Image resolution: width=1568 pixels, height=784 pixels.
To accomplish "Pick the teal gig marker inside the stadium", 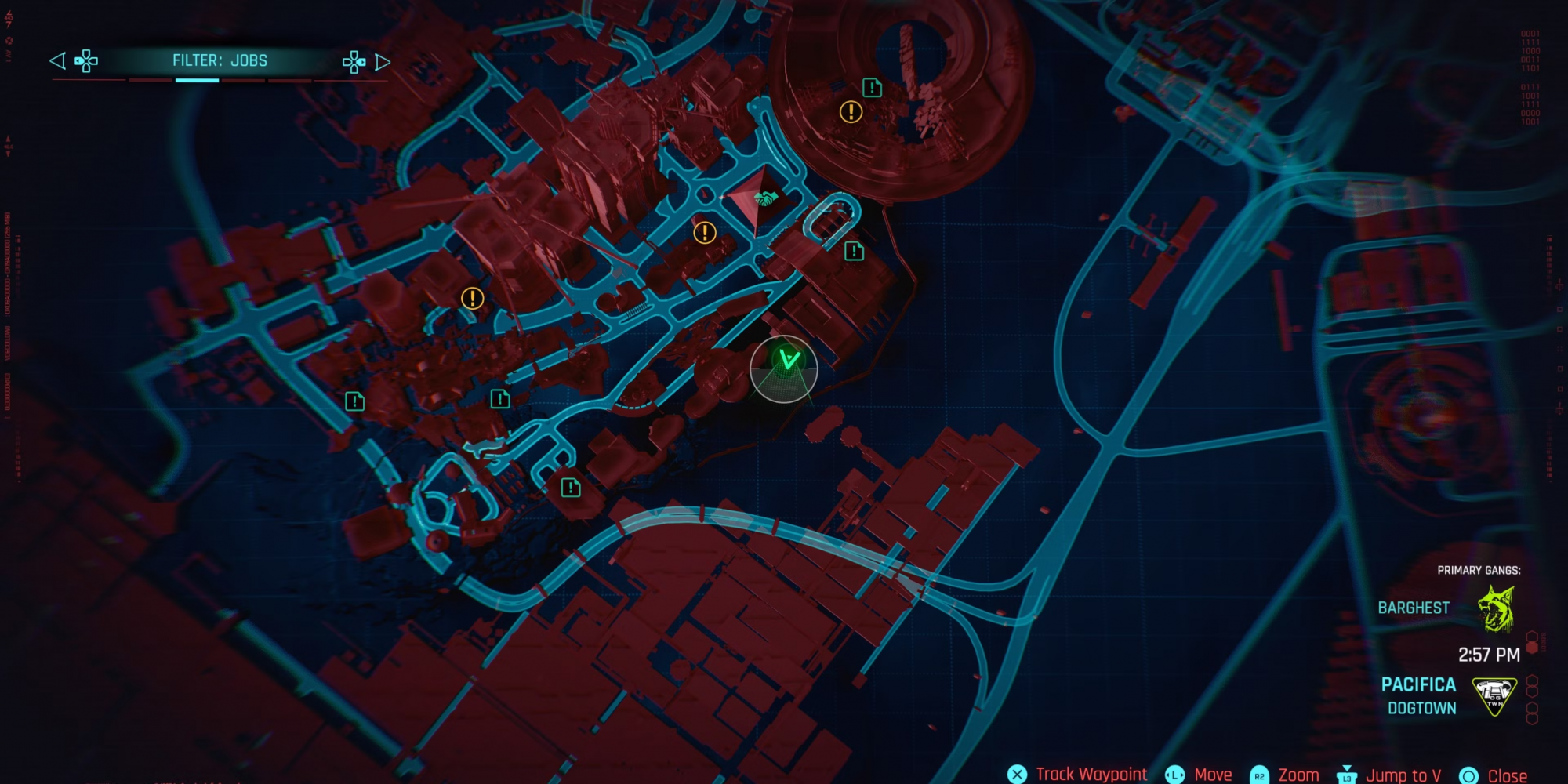I will tap(872, 88).
